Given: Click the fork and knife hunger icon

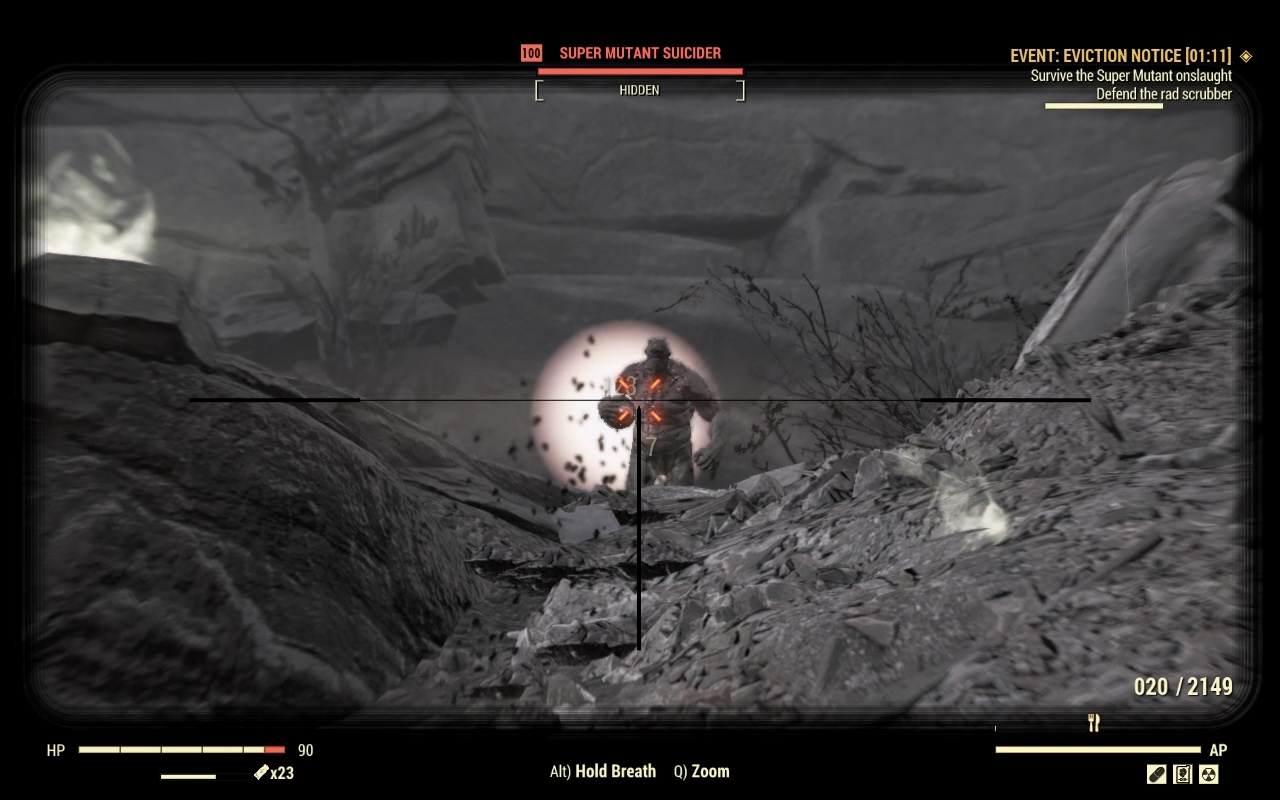Looking at the screenshot, I should point(1094,723).
